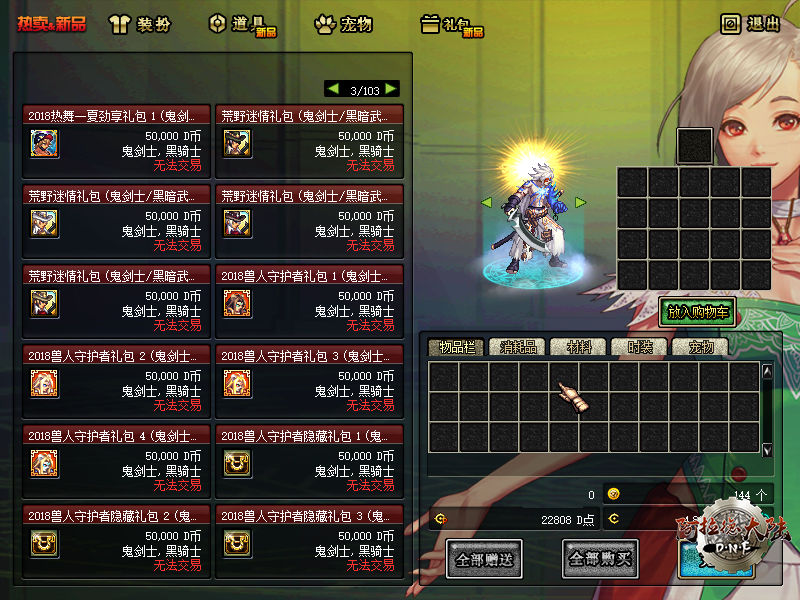Pick the 2018兽人守护者礼包 4 listing

click(116, 462)
